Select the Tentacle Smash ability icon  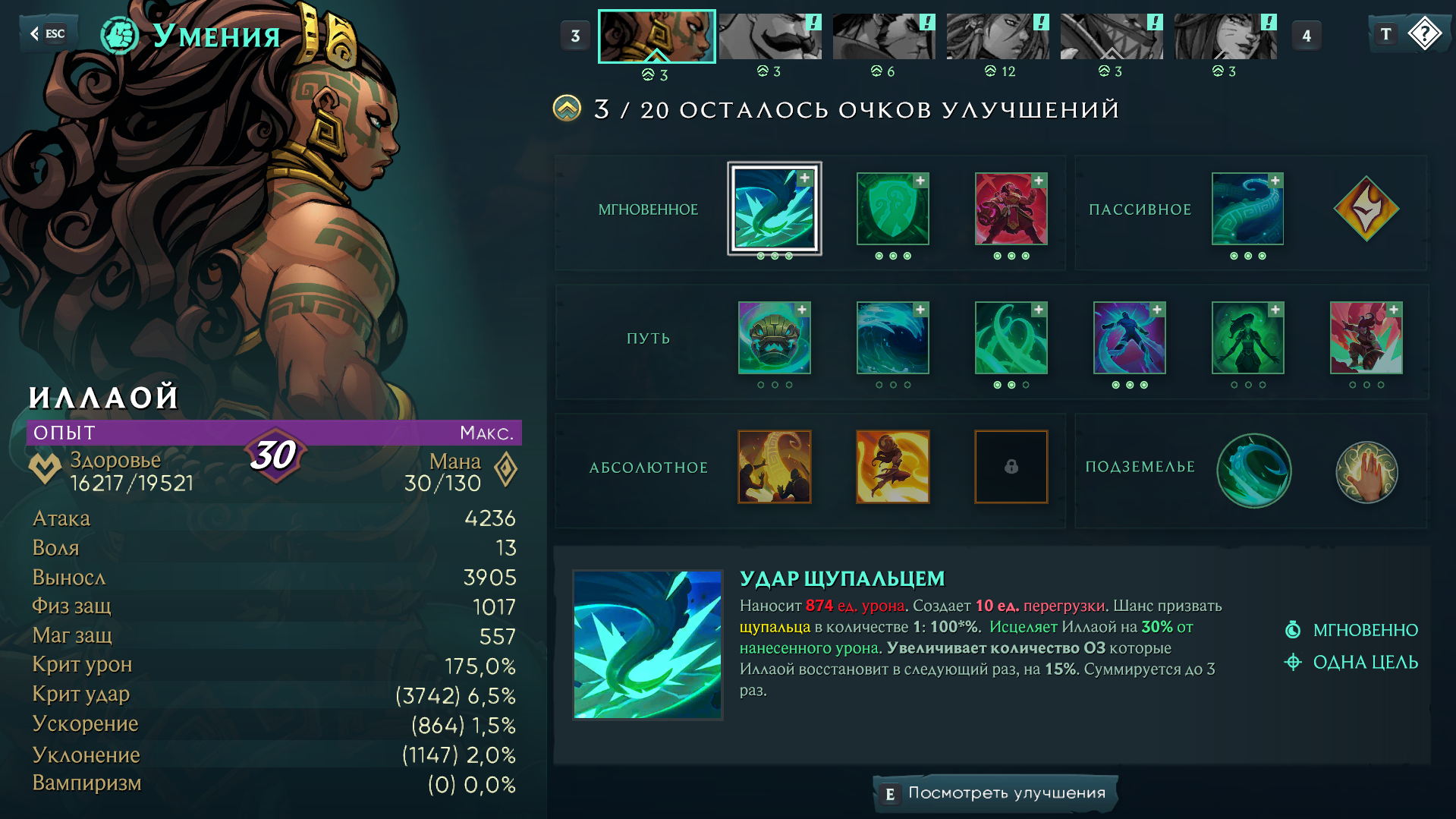[774, 209]
